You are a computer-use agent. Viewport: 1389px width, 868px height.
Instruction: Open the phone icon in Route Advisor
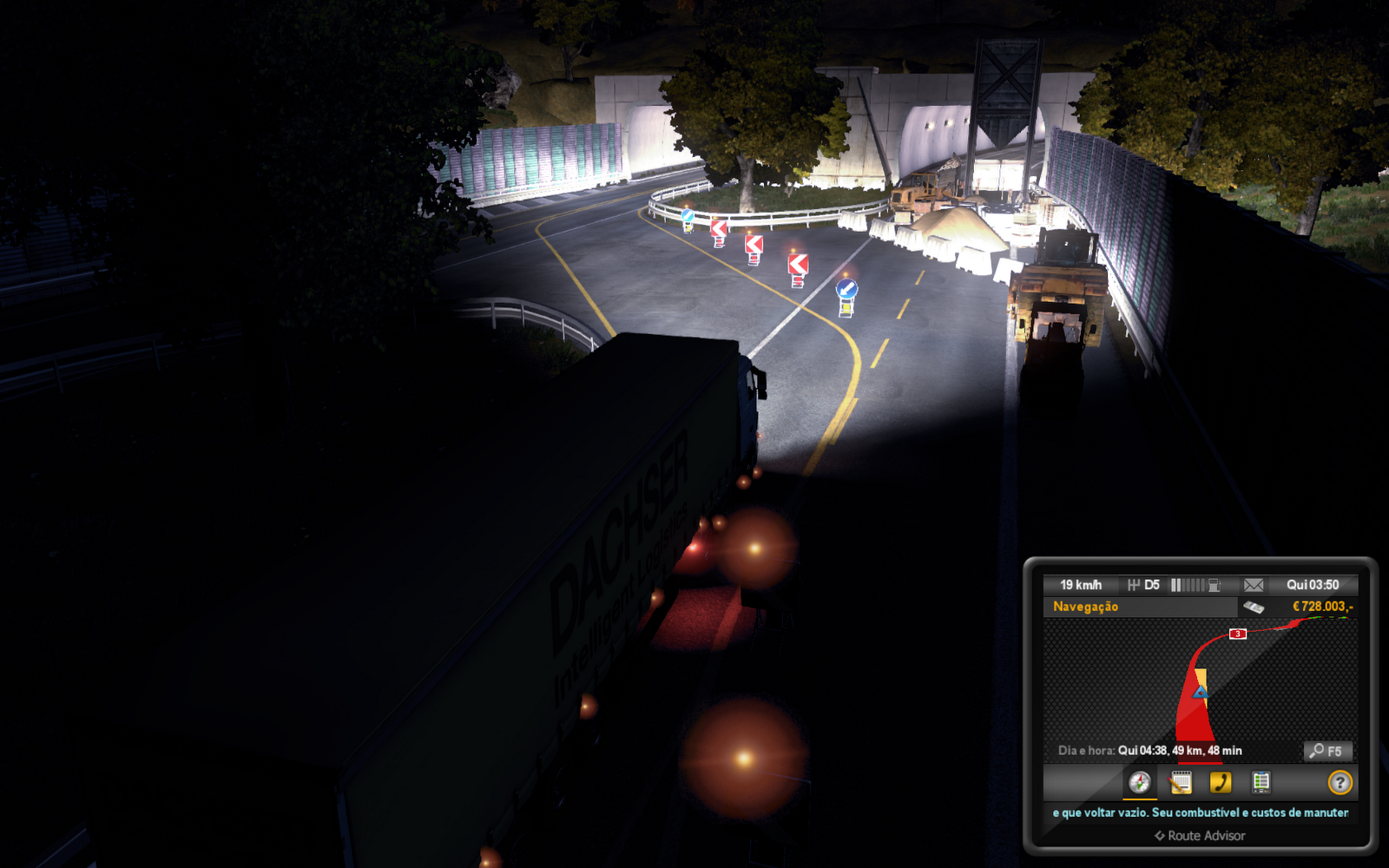click(1221, 782)
